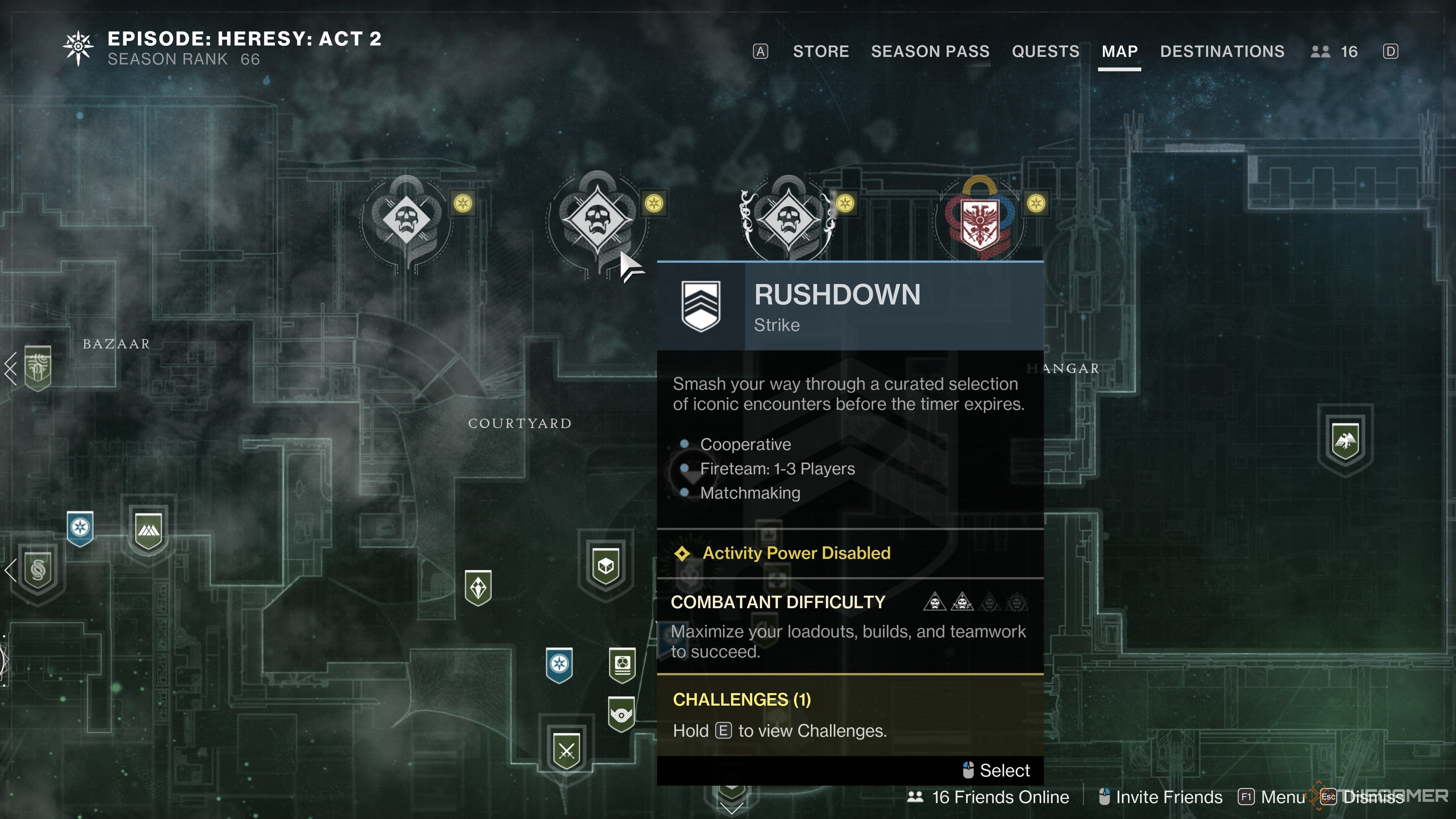
Task: Dismiss the map screen
Action: (1362, 797)
